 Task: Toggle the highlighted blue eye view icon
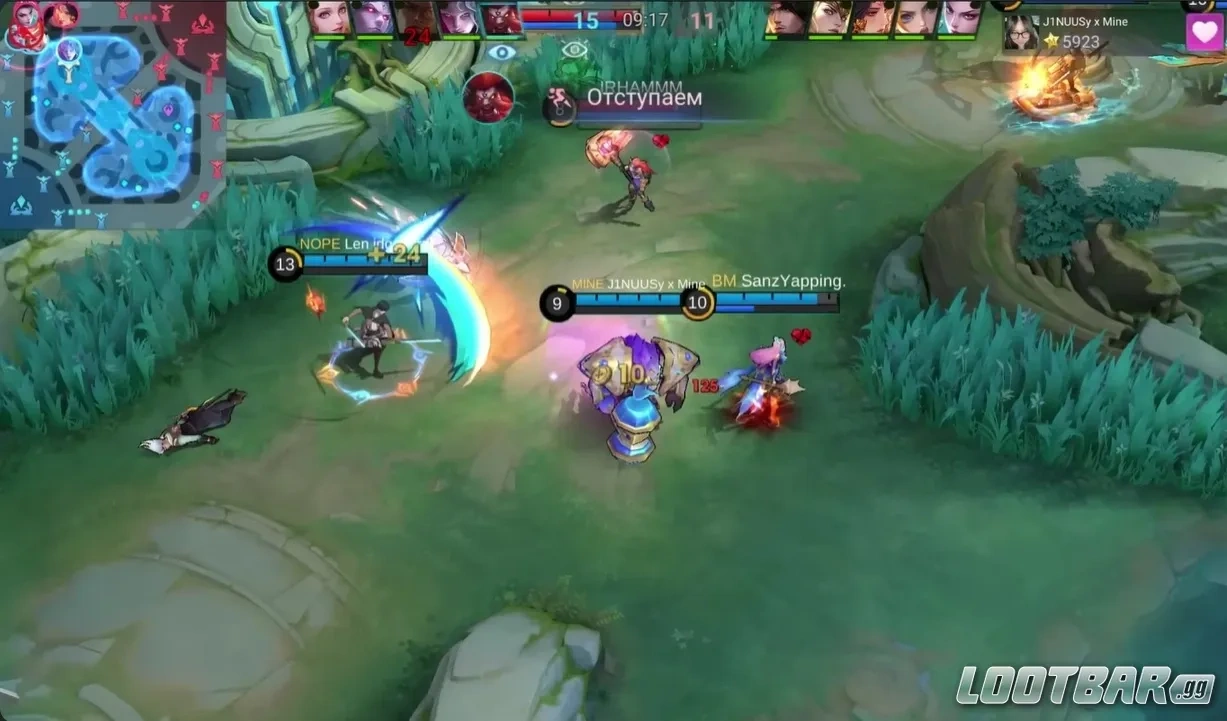[x=502, y=51]
